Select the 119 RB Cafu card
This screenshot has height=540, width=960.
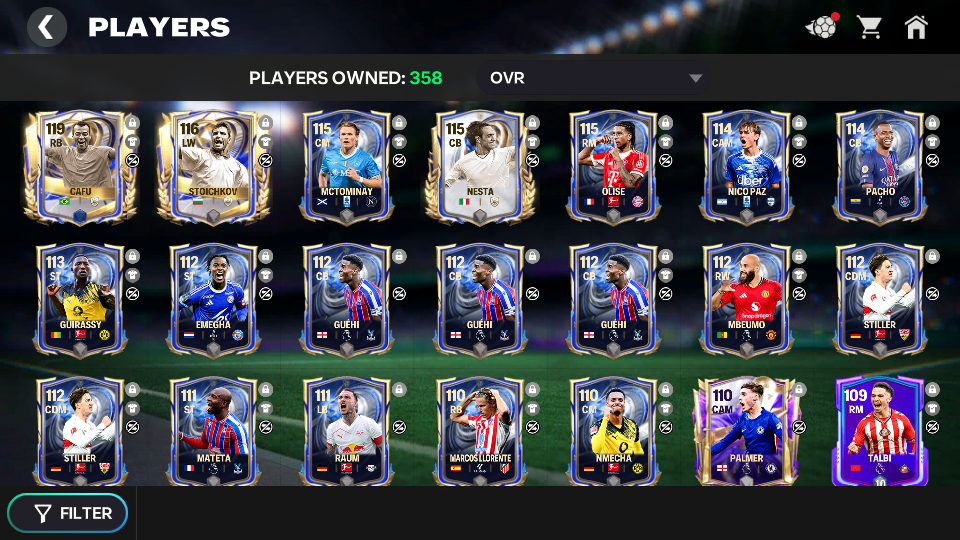click(x=79, y=165)
